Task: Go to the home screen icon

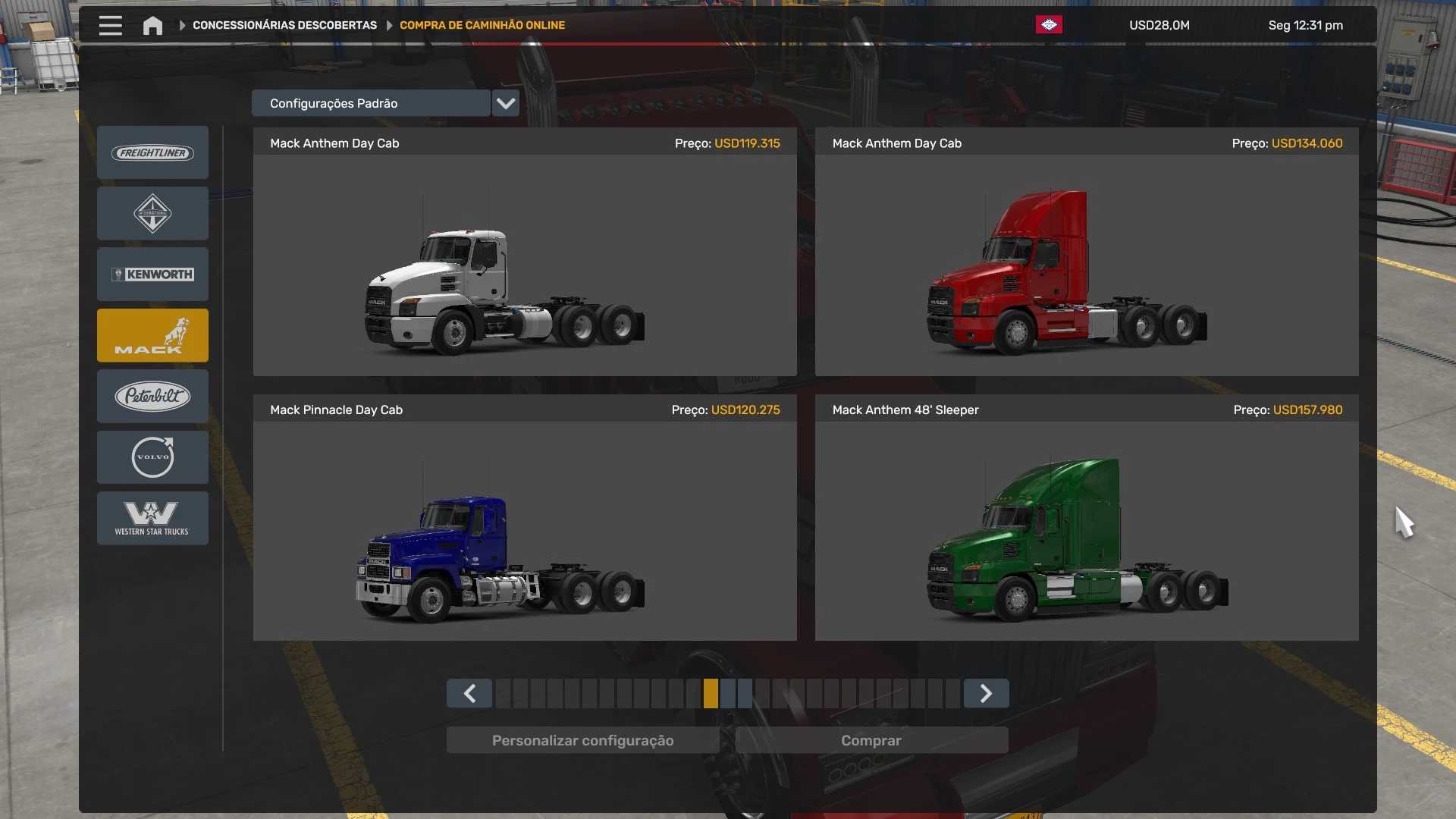Action: [152, 25]
